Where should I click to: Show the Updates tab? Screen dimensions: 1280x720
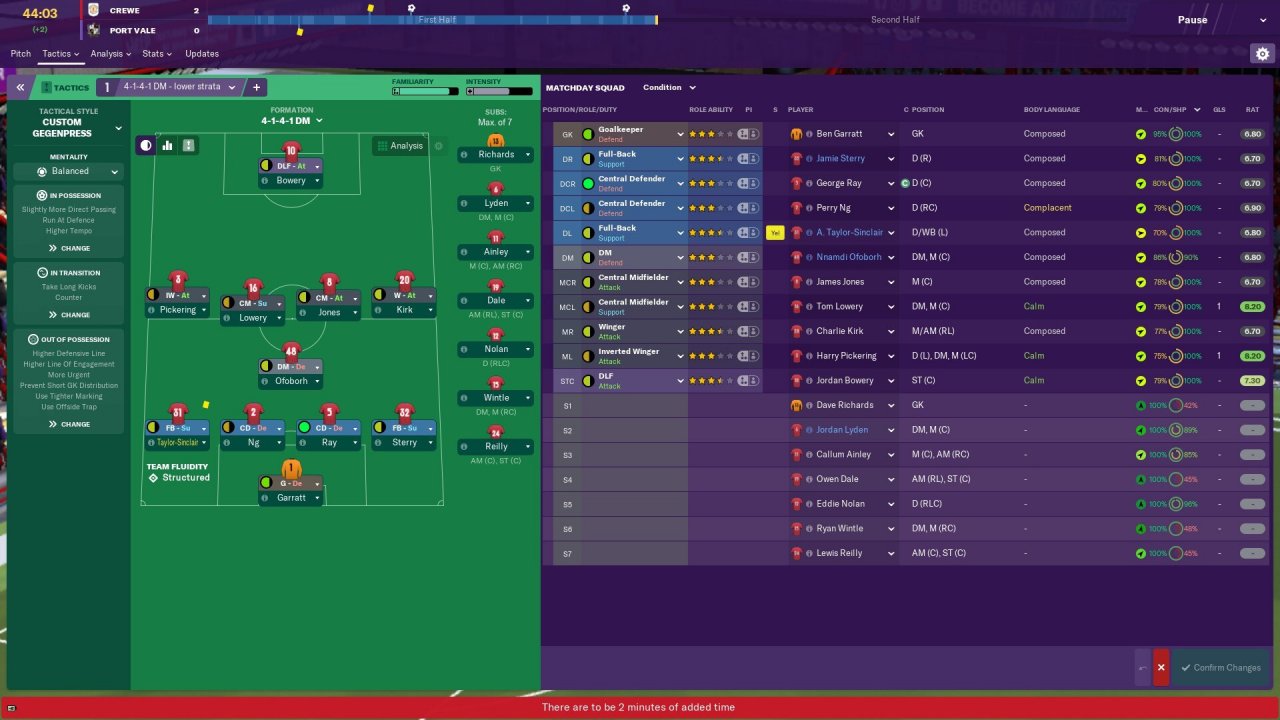click(x=202, y=54)
